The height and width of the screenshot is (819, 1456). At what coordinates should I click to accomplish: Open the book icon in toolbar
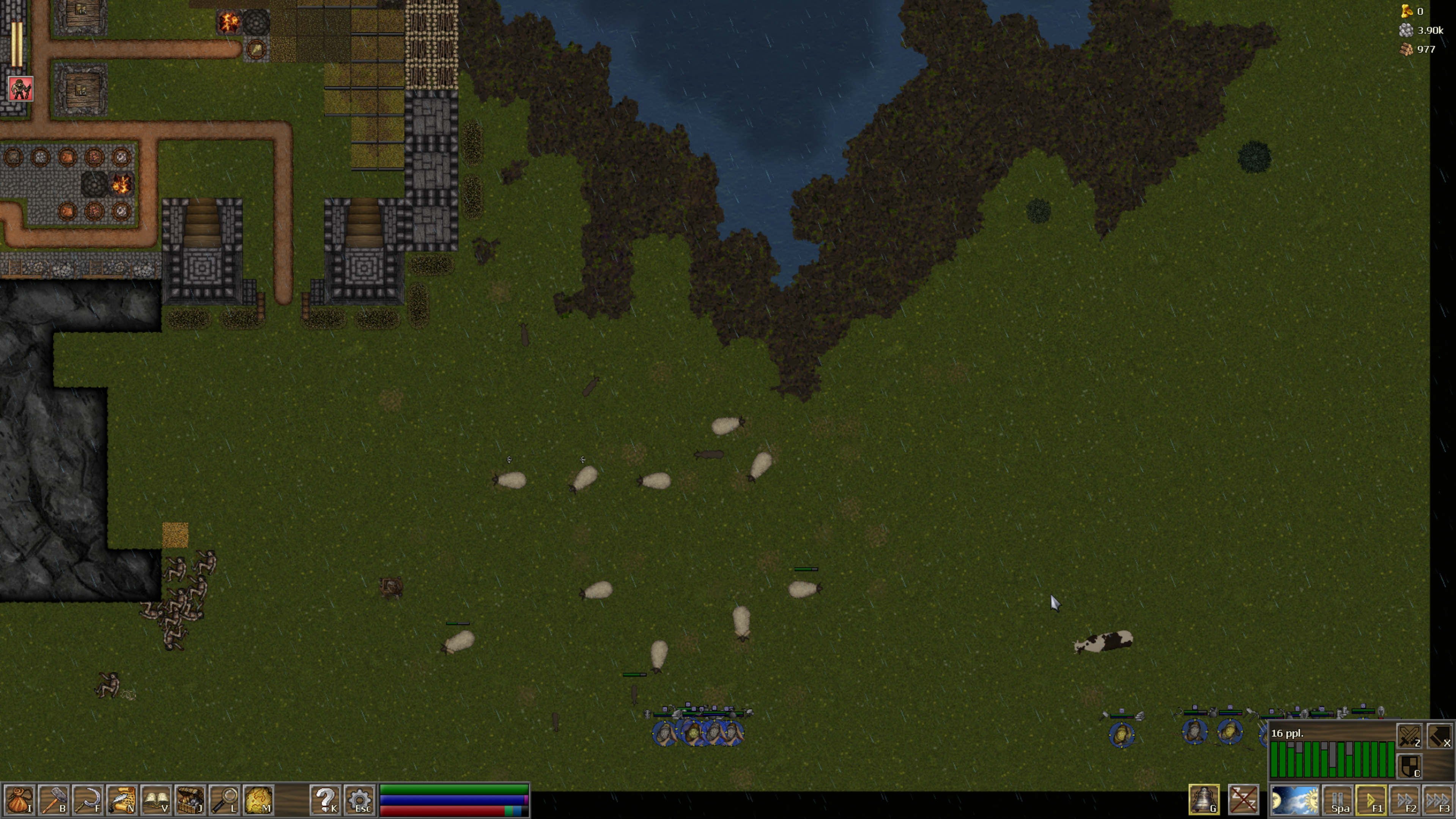point(156,800)
